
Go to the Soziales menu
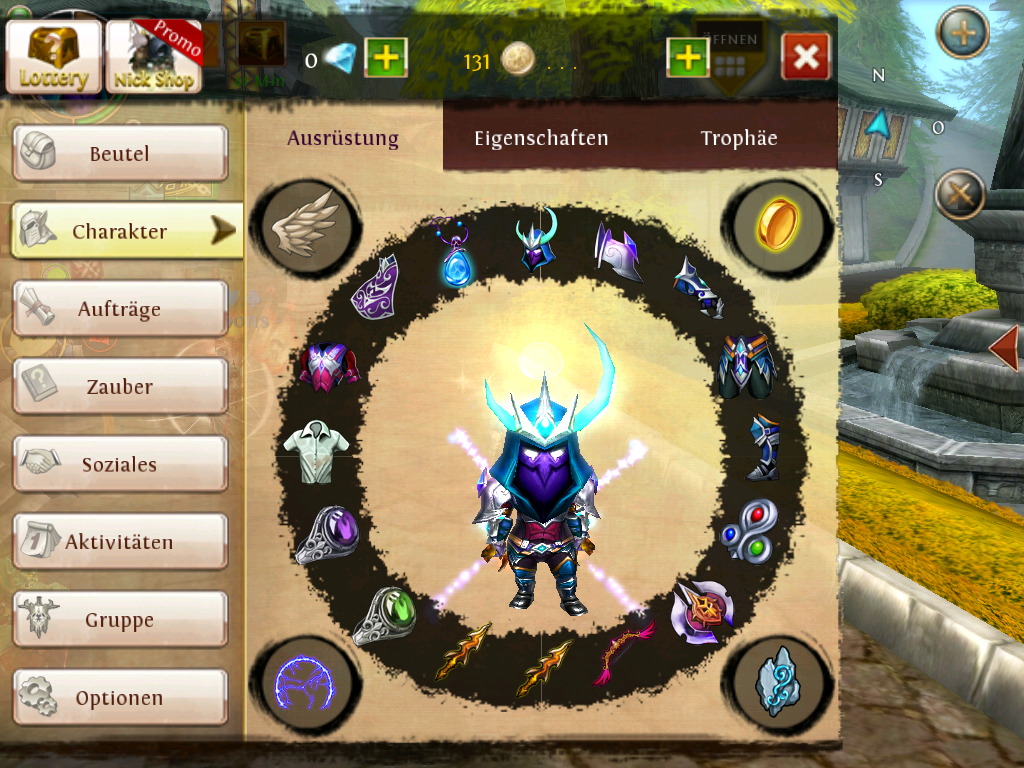pos(120,464)
